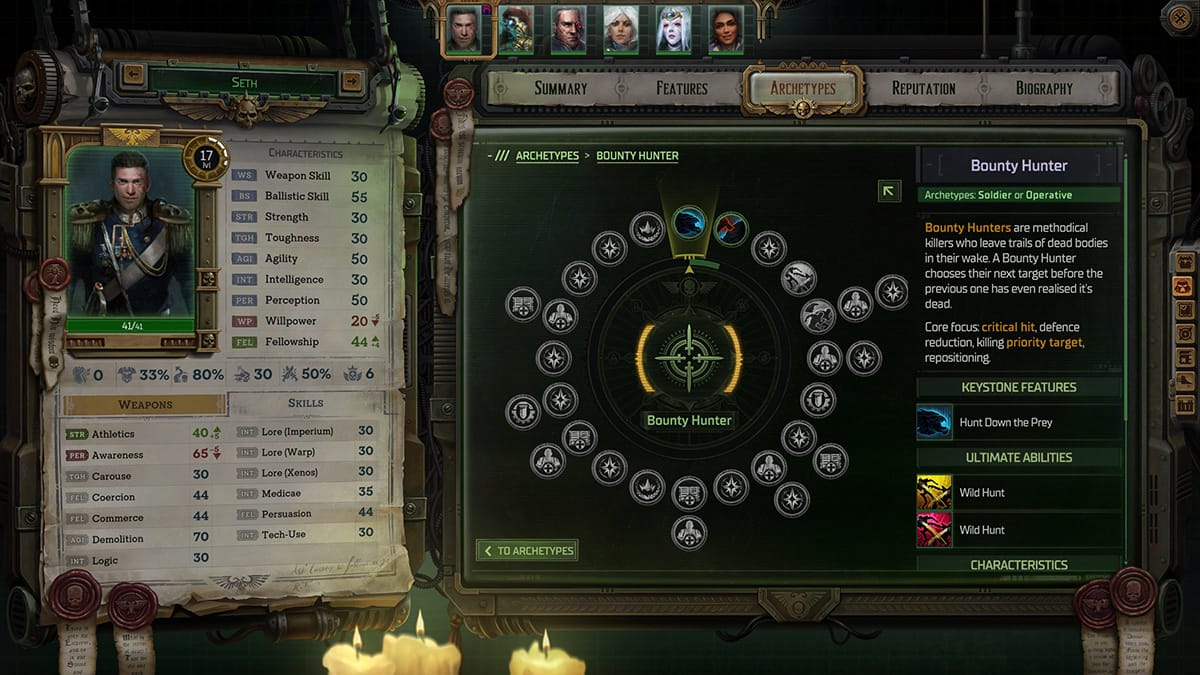Switch to the Features tab
1200x675 pixels.
click(x=682, y=88)
